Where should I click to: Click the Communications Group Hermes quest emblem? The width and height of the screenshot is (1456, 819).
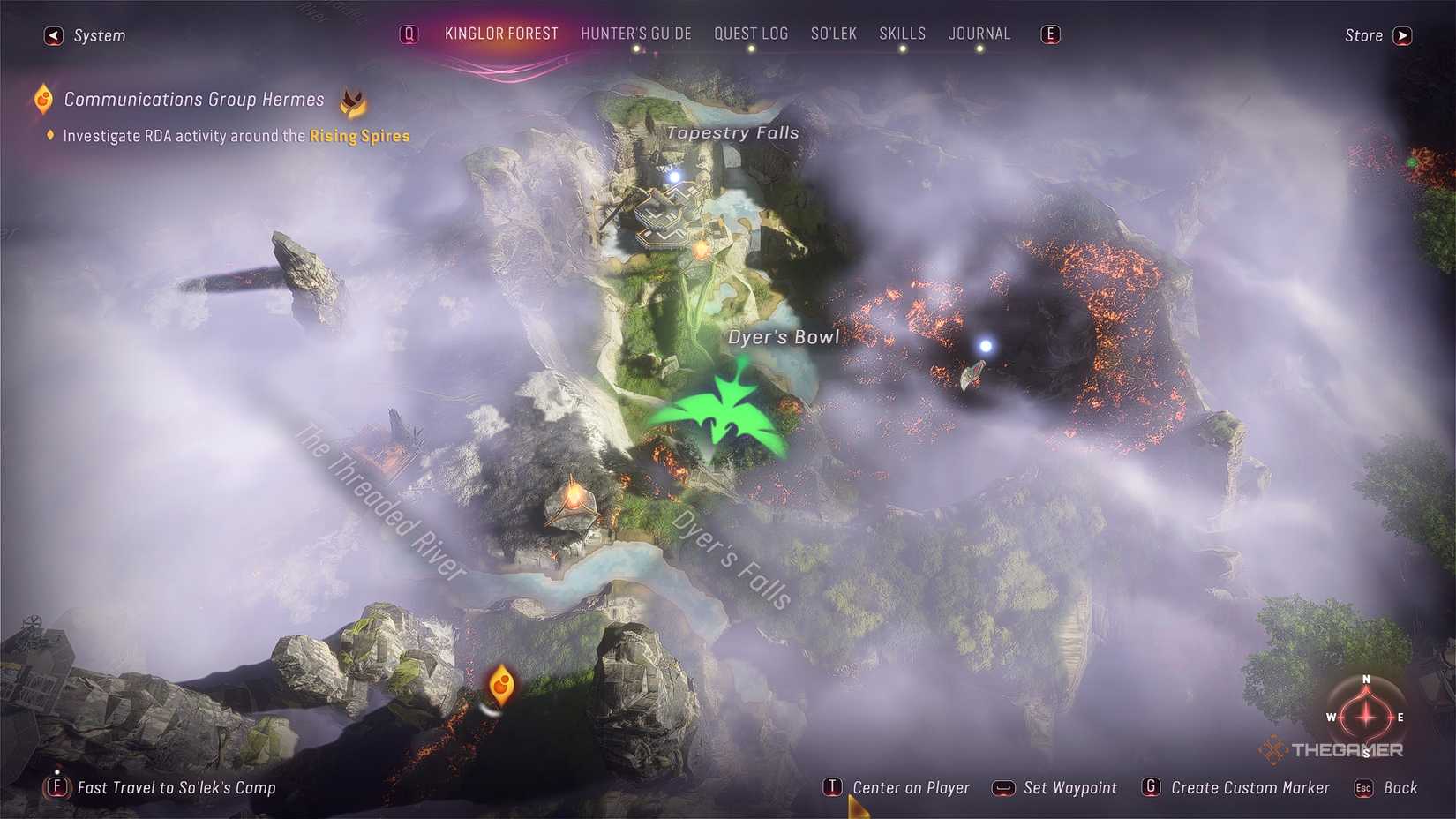(x=41, y=99)
